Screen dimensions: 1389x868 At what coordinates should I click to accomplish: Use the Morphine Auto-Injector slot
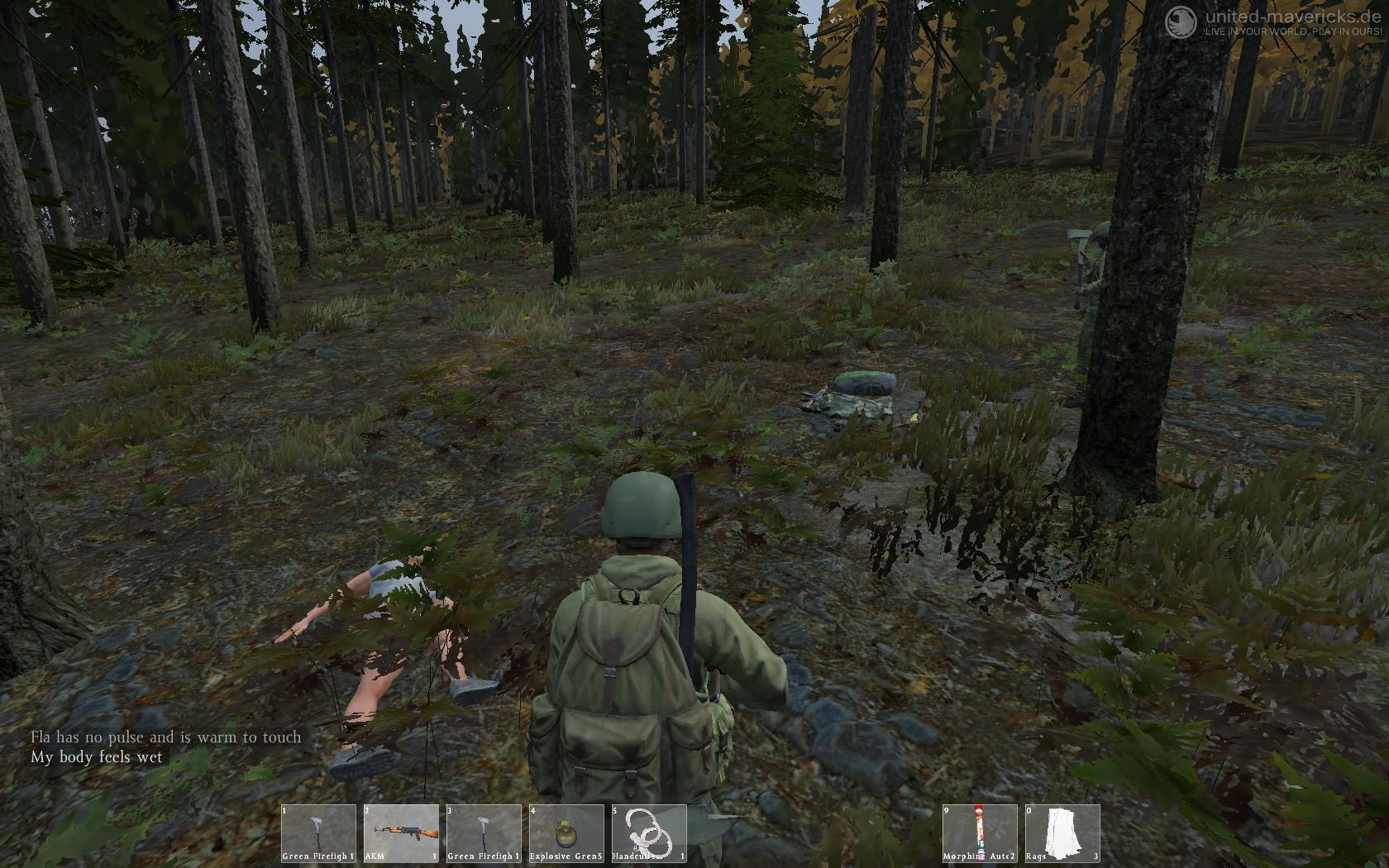pyautogui.click(x=980, y=833)
